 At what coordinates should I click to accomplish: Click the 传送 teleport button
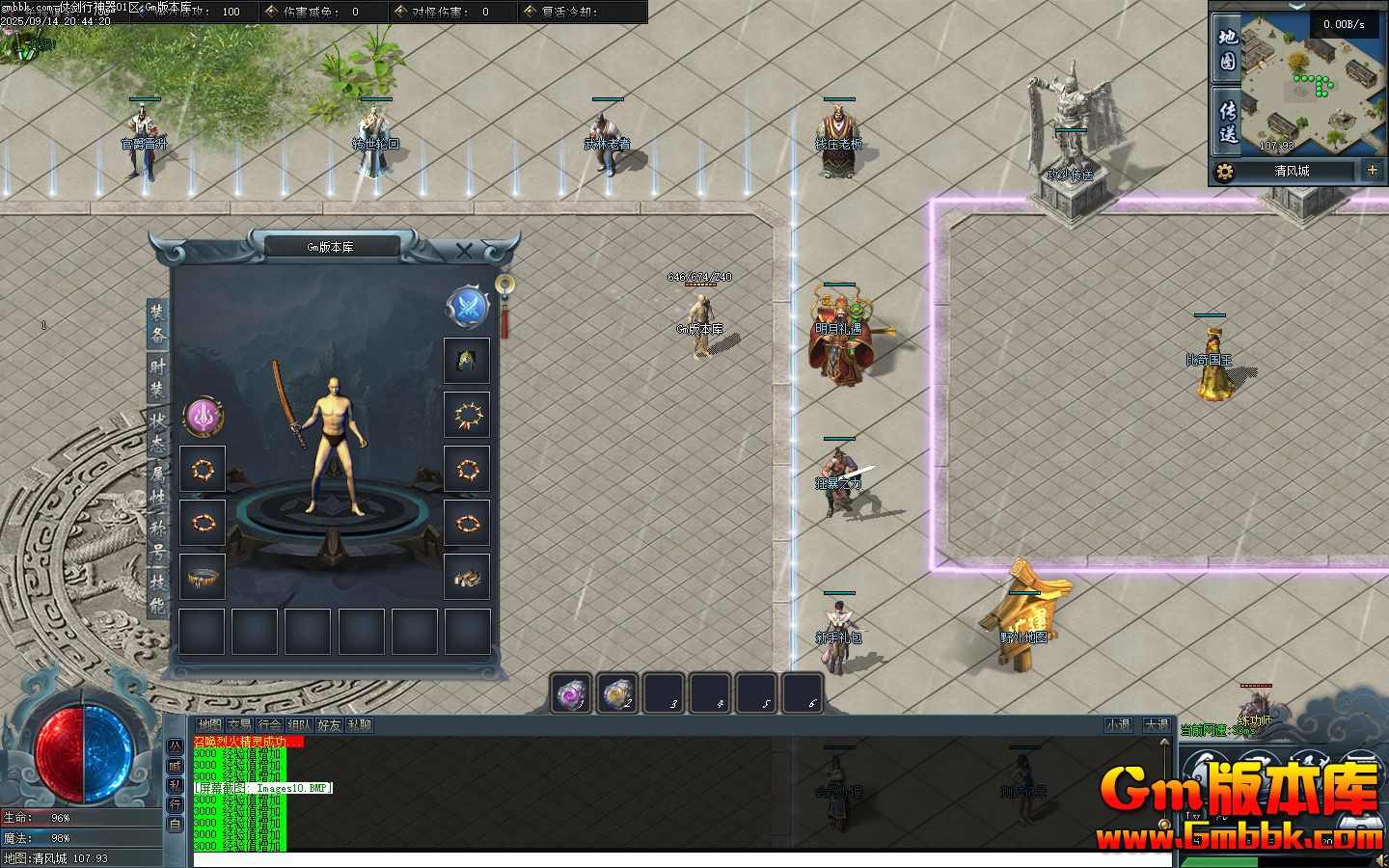(1226, 122)
